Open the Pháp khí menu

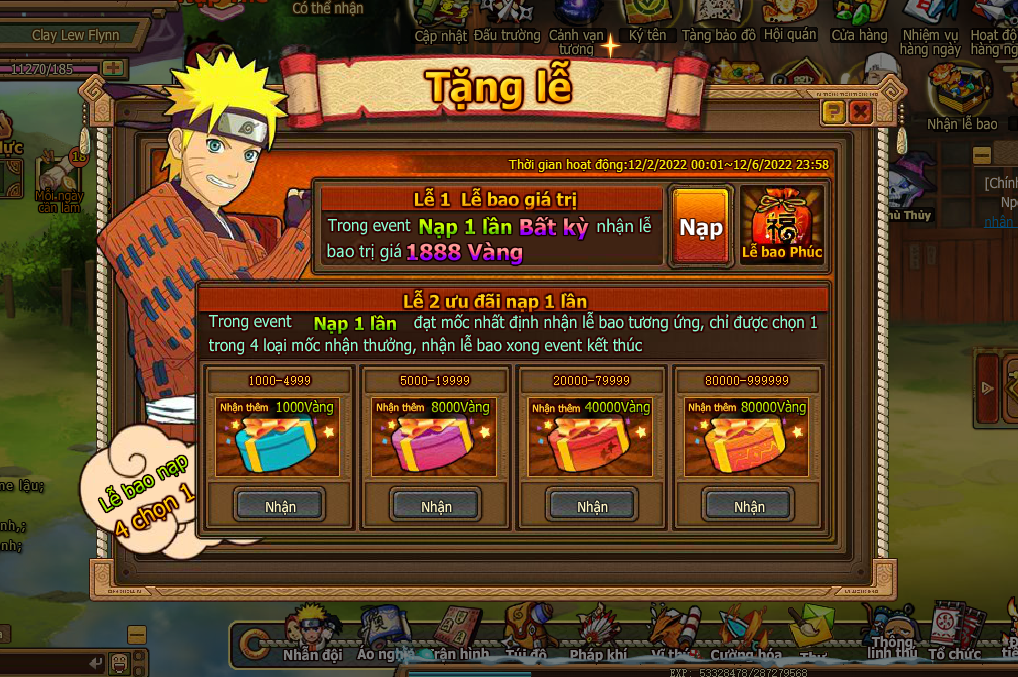pos(598,635)
